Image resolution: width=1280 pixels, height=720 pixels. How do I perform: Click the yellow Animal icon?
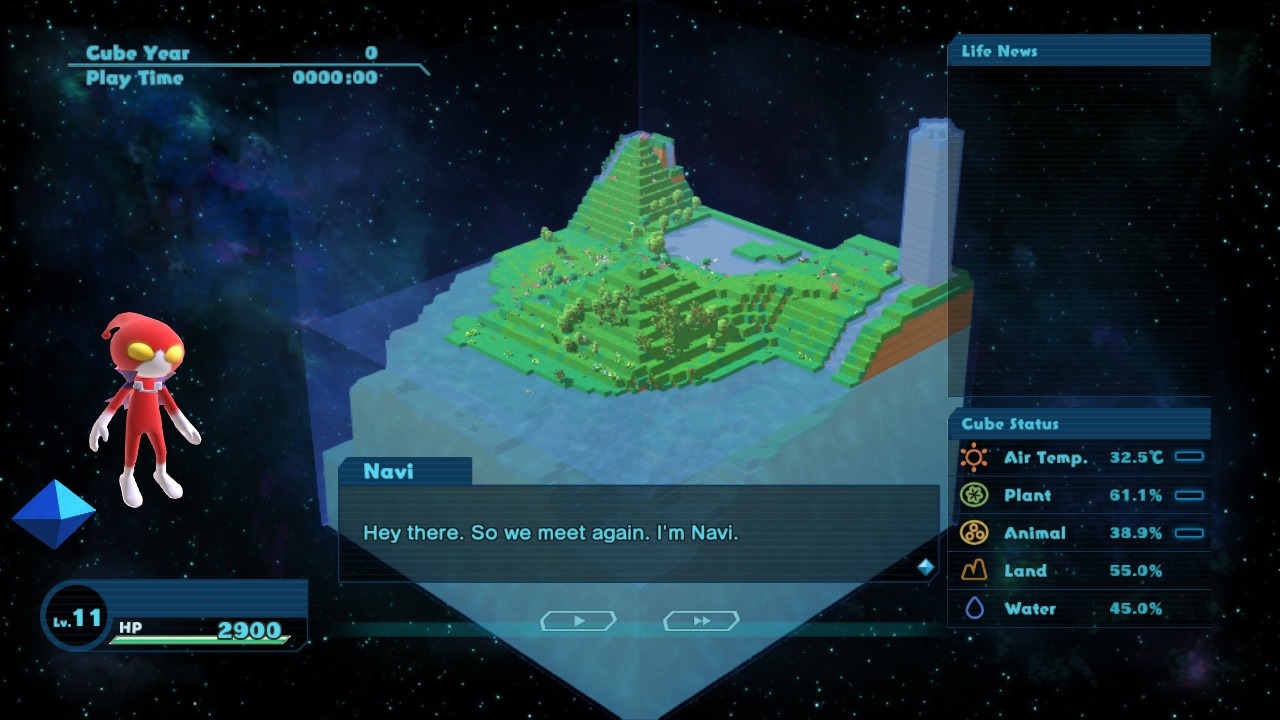[x=973, y=533]
